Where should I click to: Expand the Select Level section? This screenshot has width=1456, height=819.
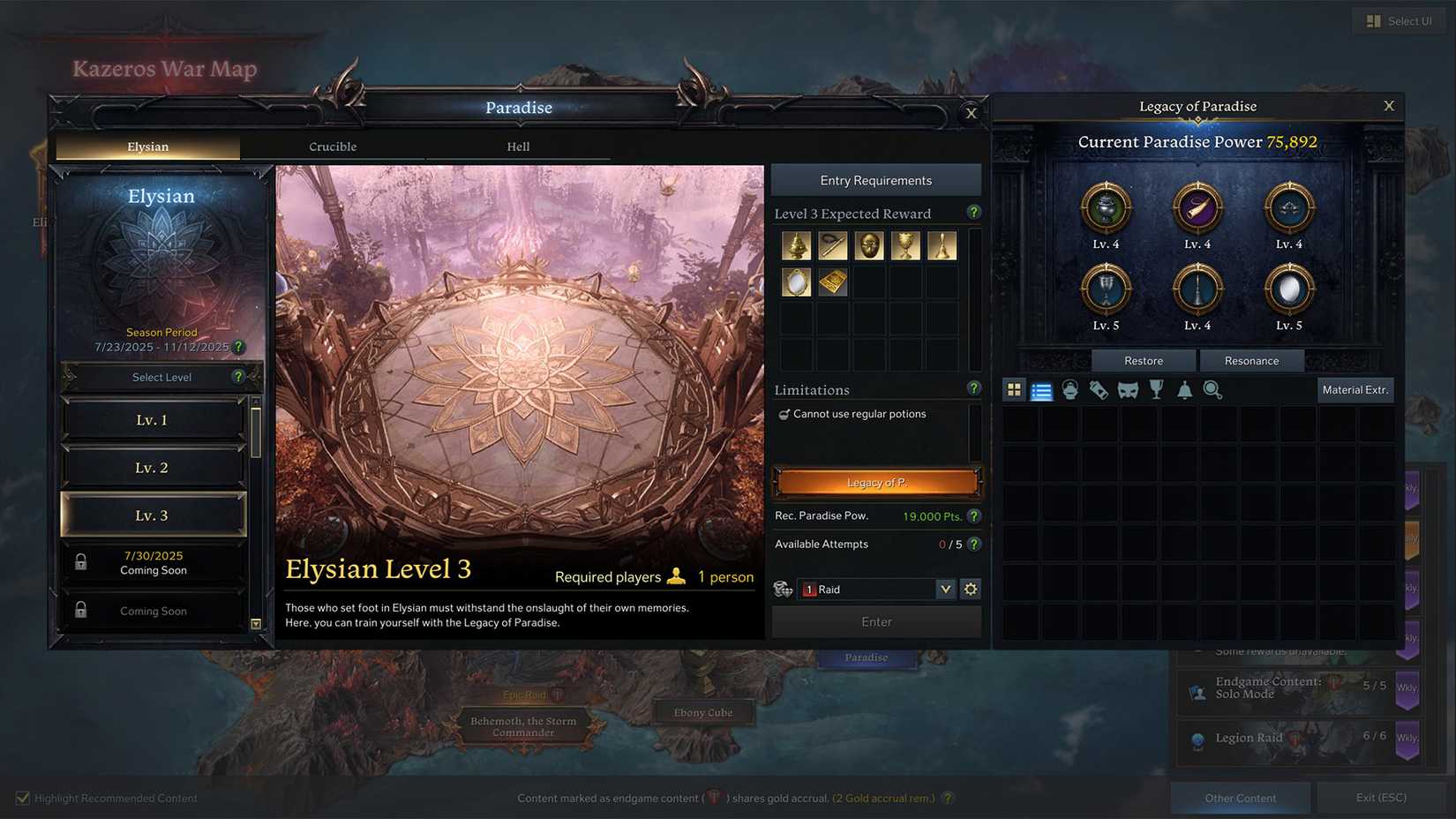pyautogui.click(x=161, y=377)
